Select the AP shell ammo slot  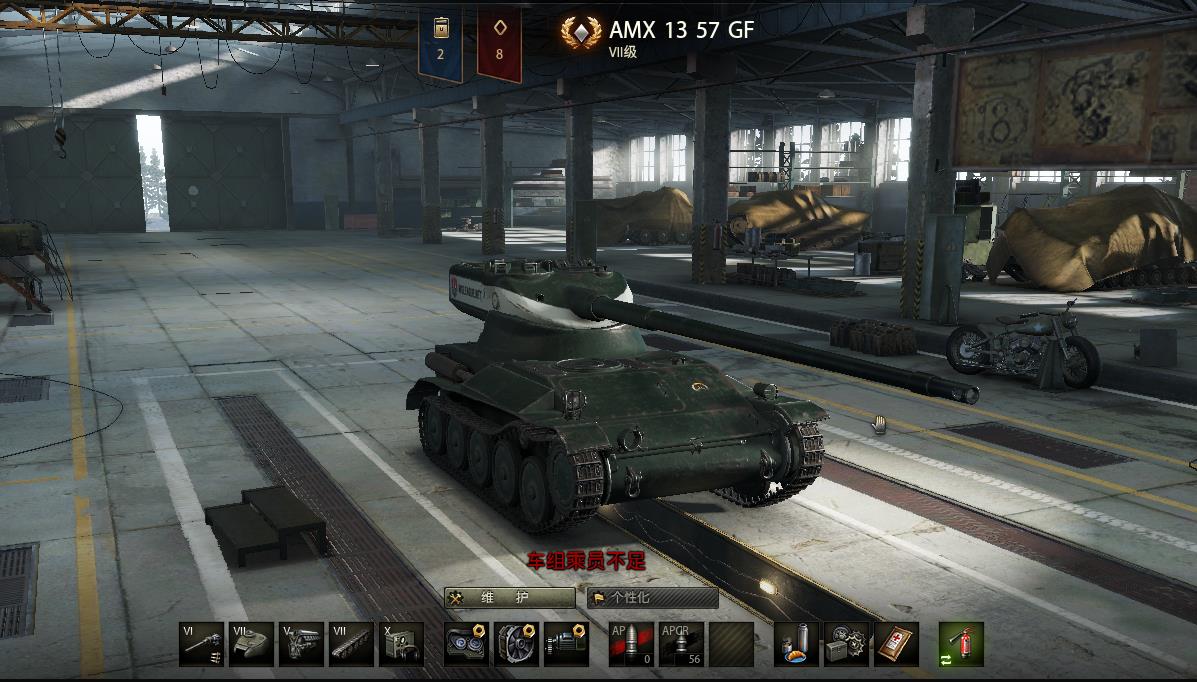[x=631, y=644]
